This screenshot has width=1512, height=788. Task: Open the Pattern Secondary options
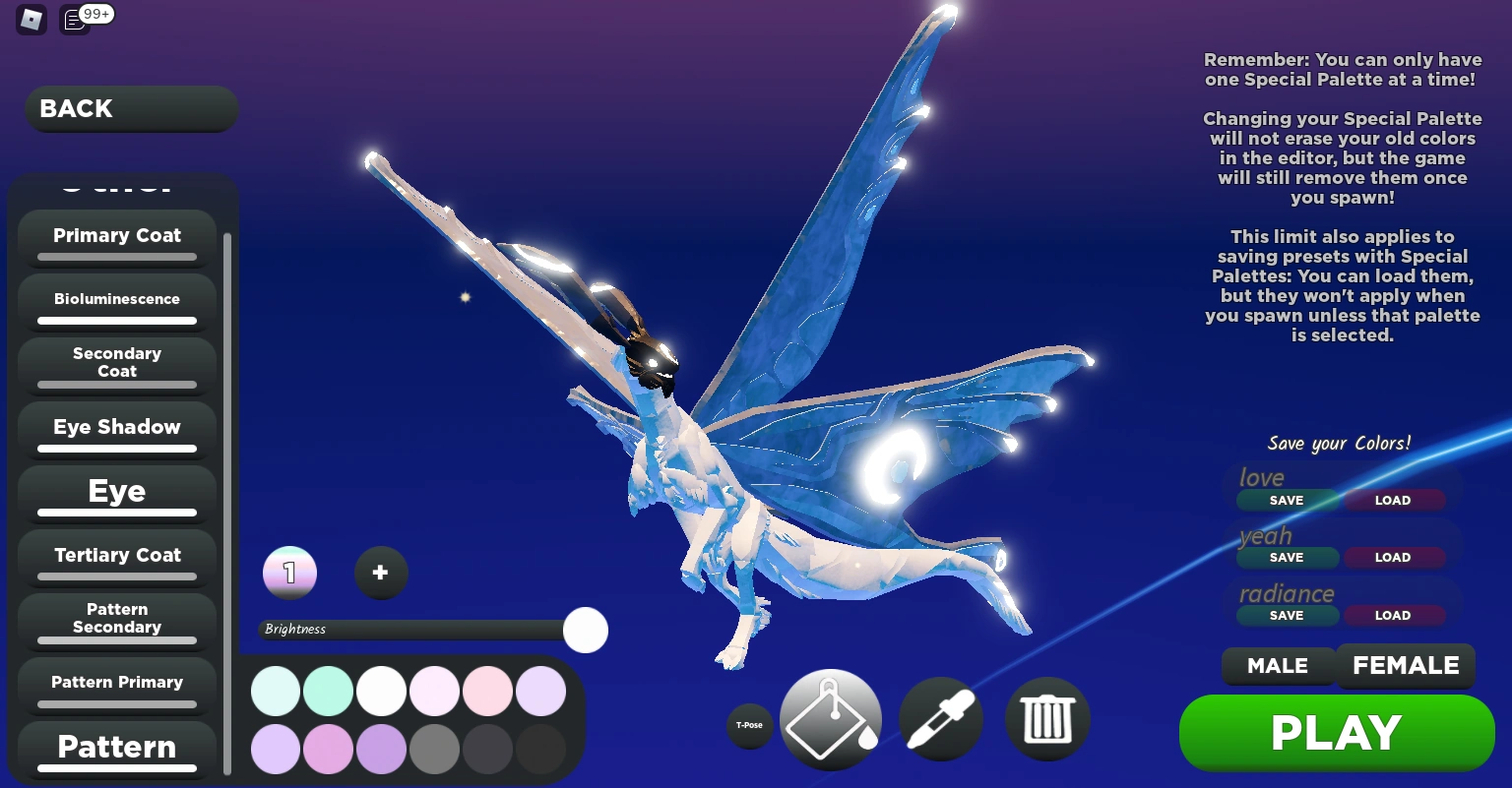click(x=116, y=618)
